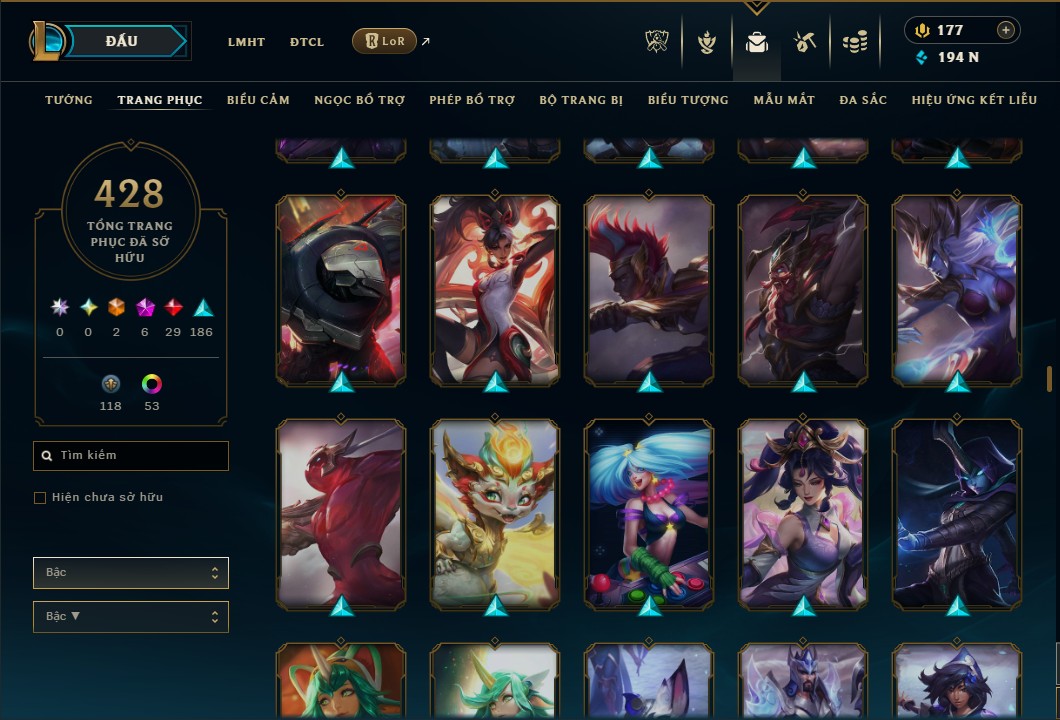Screen dimensions: 1060x720
Task: Show the BIỂU TƯỢNG icons tab
Action: tap(688, 100)
